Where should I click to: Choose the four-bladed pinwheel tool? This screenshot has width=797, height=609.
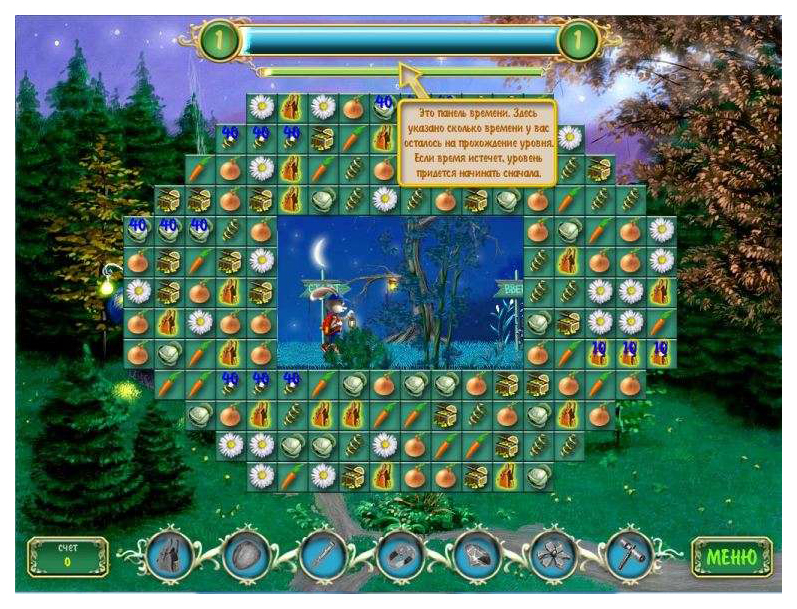[553, 555]
